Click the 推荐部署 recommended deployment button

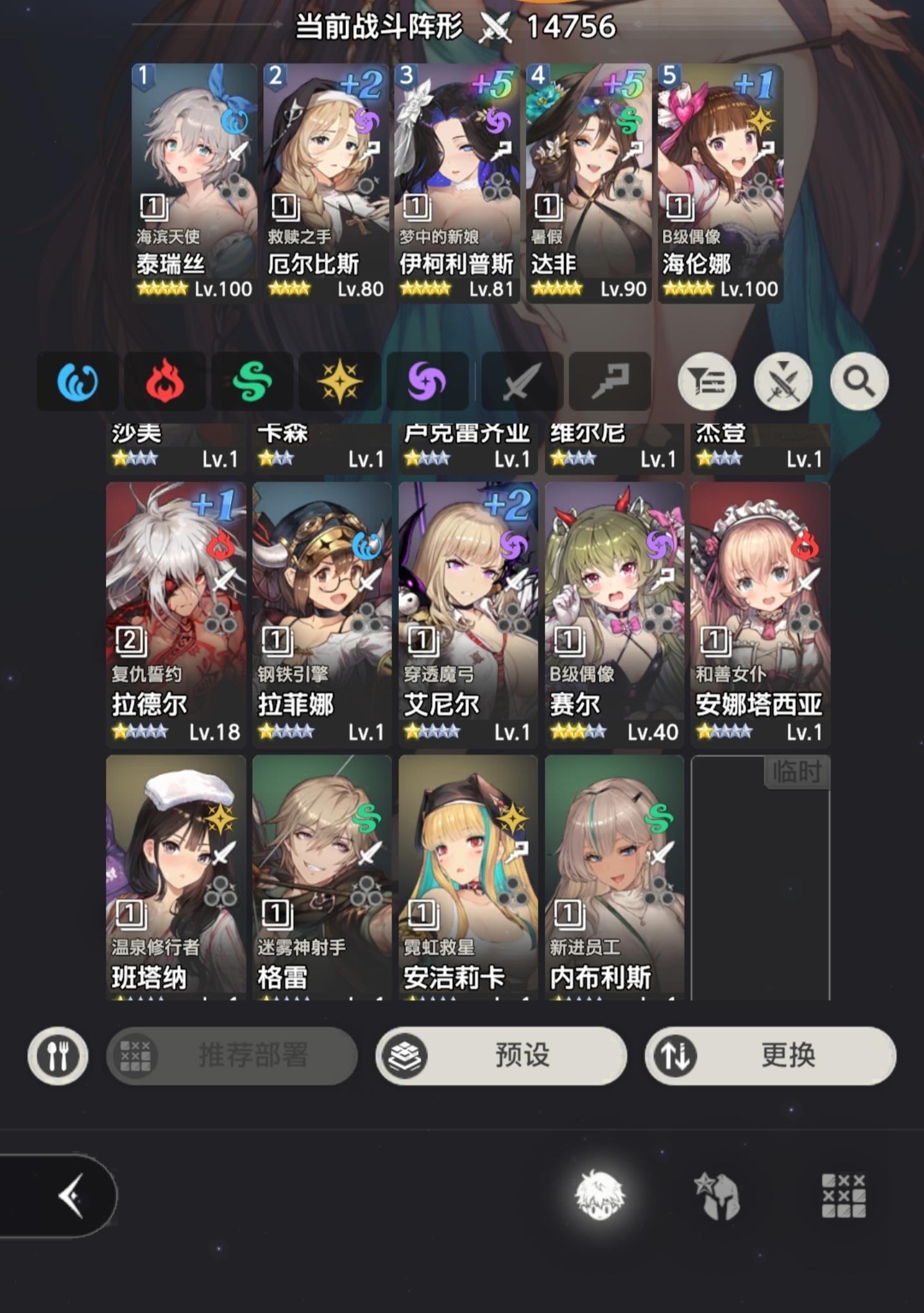tap(231, 1057)
